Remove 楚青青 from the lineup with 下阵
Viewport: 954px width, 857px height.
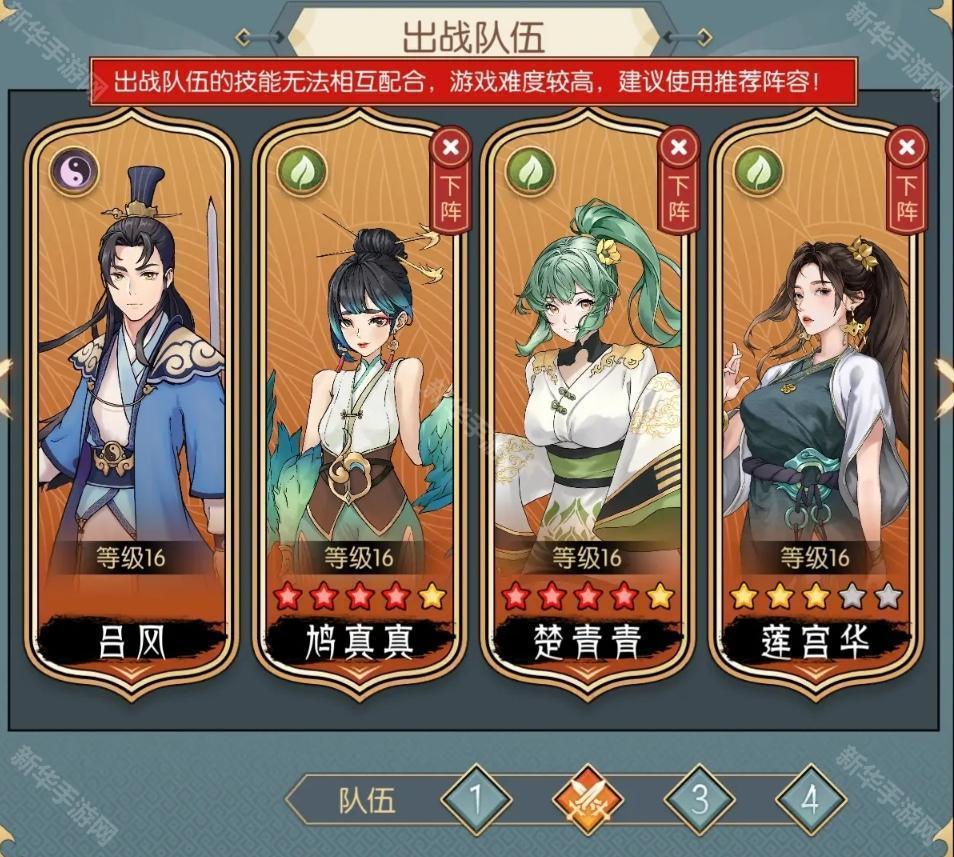[x=679, y=182]
